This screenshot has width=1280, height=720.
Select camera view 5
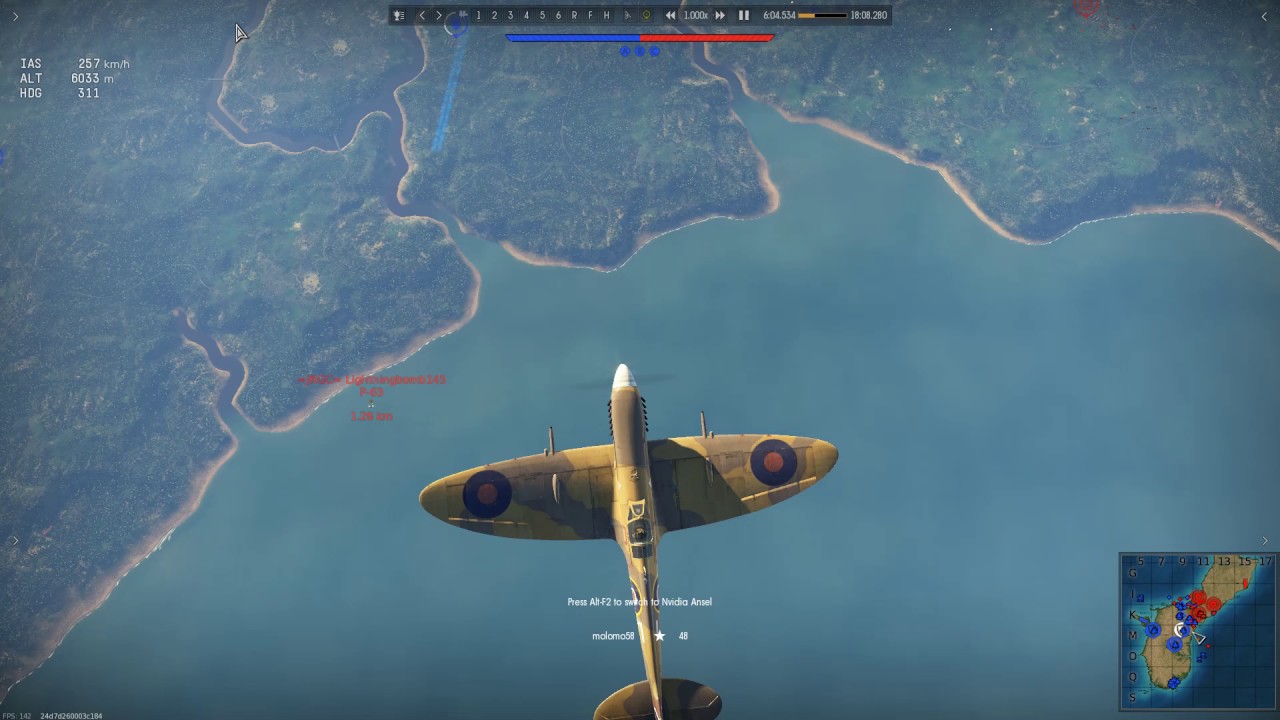pos(542,15)
